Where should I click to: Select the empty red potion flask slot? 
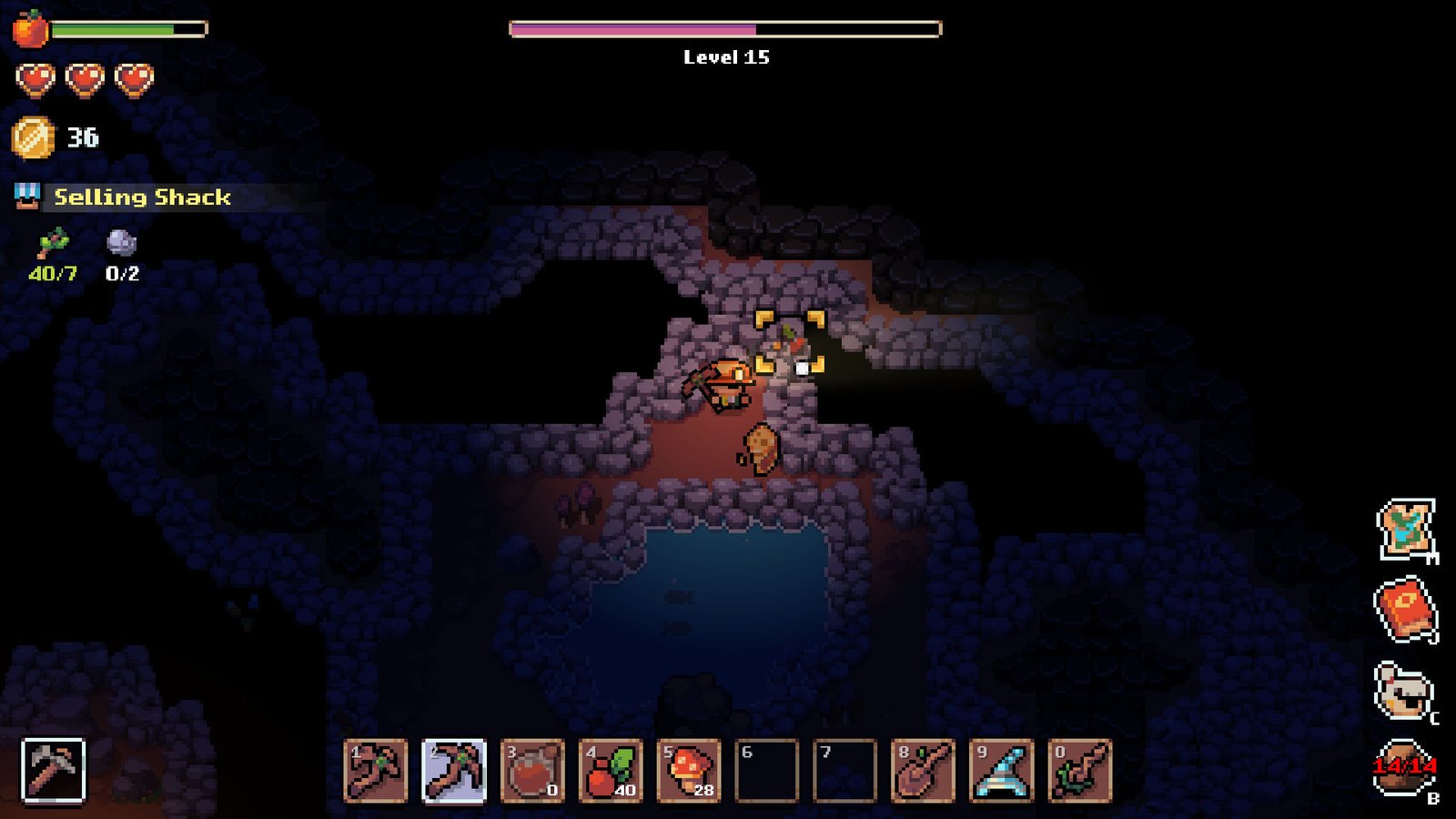(532, 771)
